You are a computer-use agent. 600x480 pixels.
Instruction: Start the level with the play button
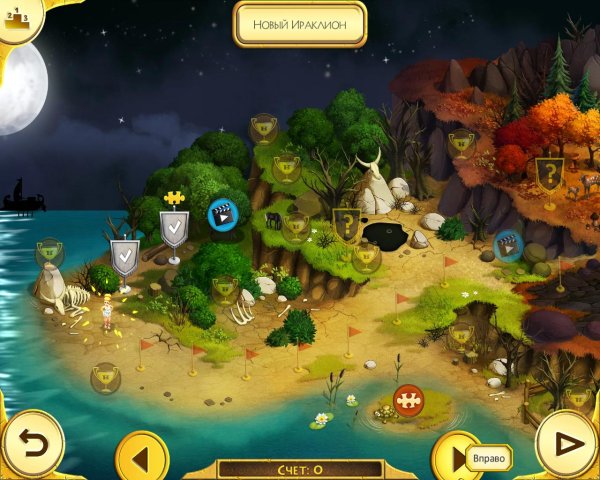(566, 444)
